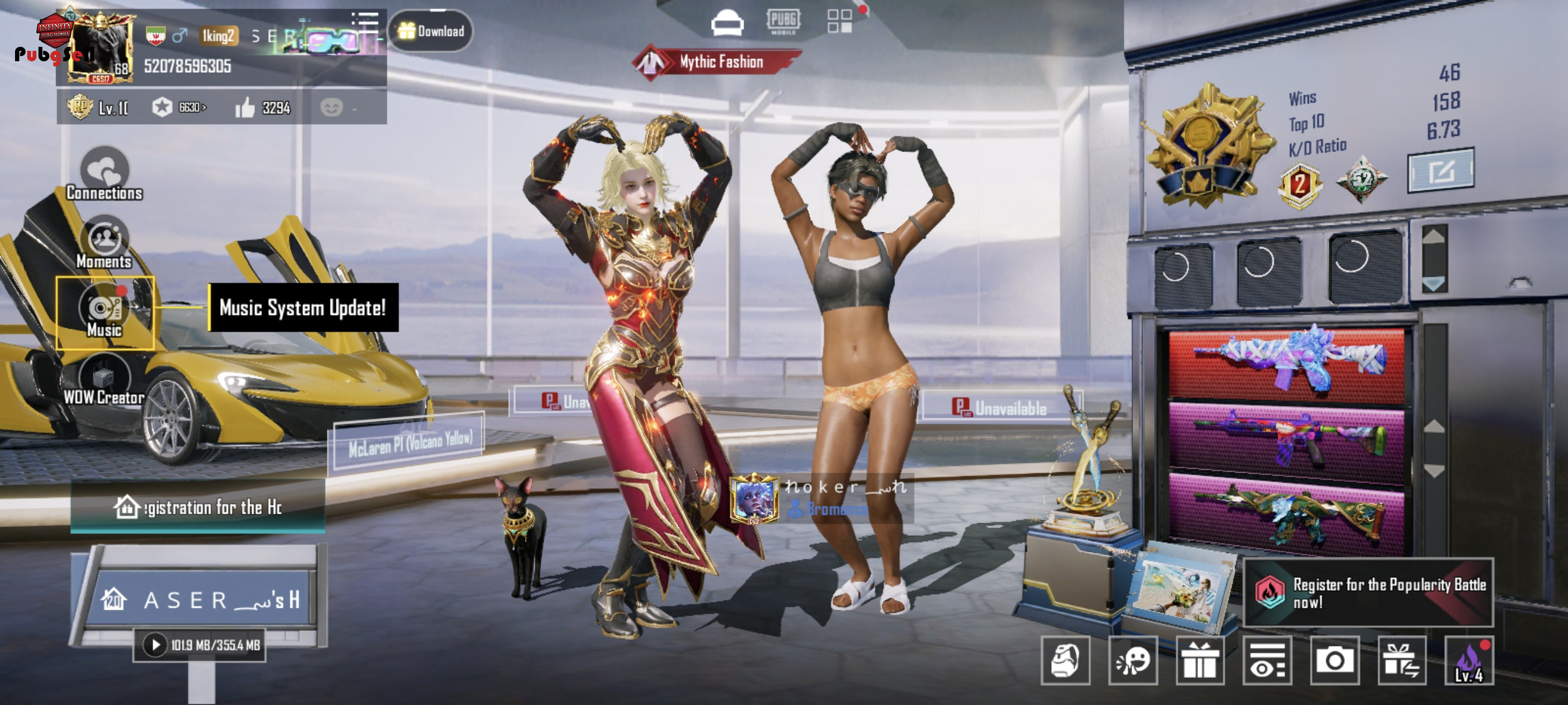Open the Music system icon
This screenshot has height=705, width=1568.
105,312
